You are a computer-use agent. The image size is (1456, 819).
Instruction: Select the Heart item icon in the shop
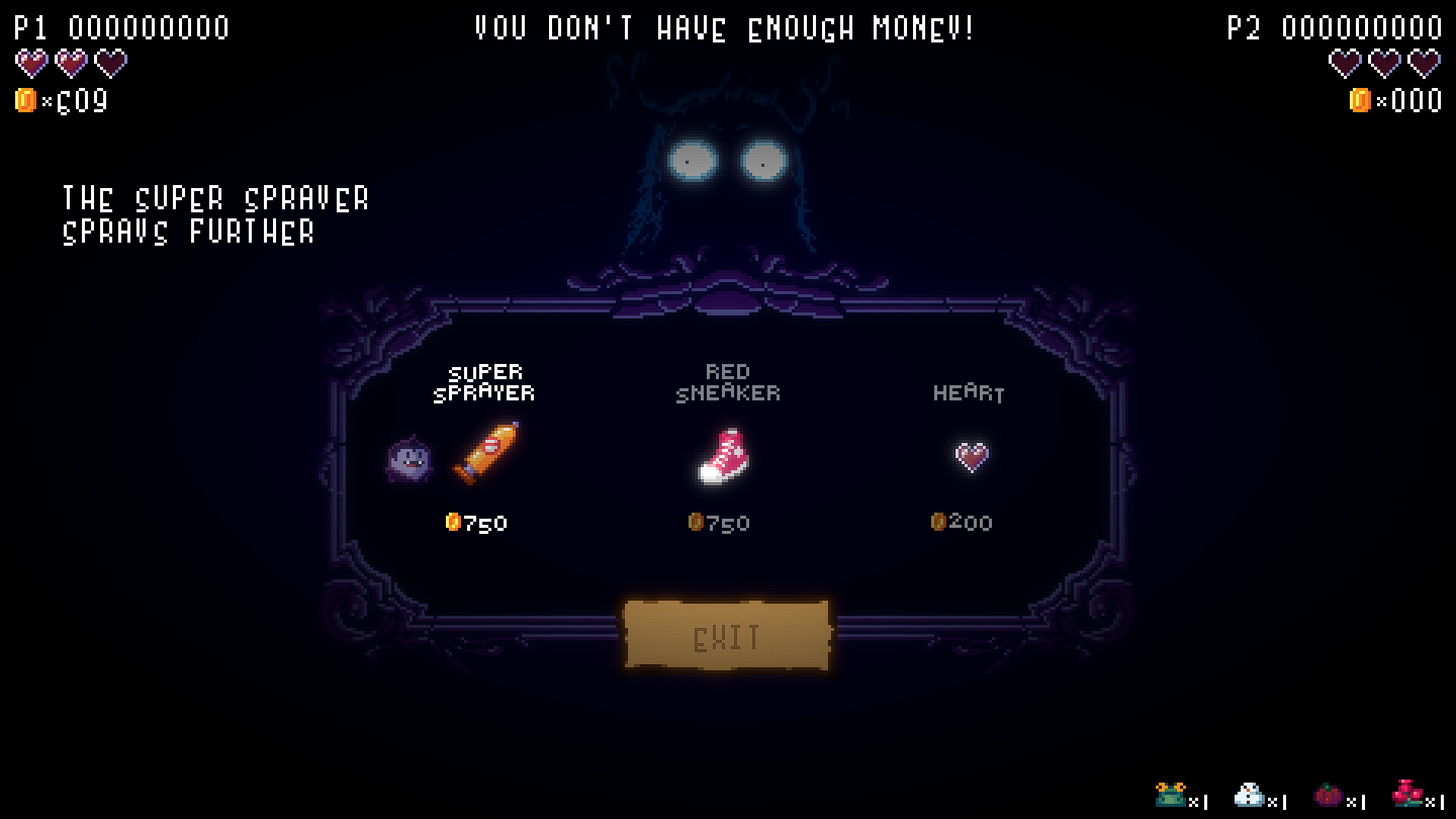[971, 457]
